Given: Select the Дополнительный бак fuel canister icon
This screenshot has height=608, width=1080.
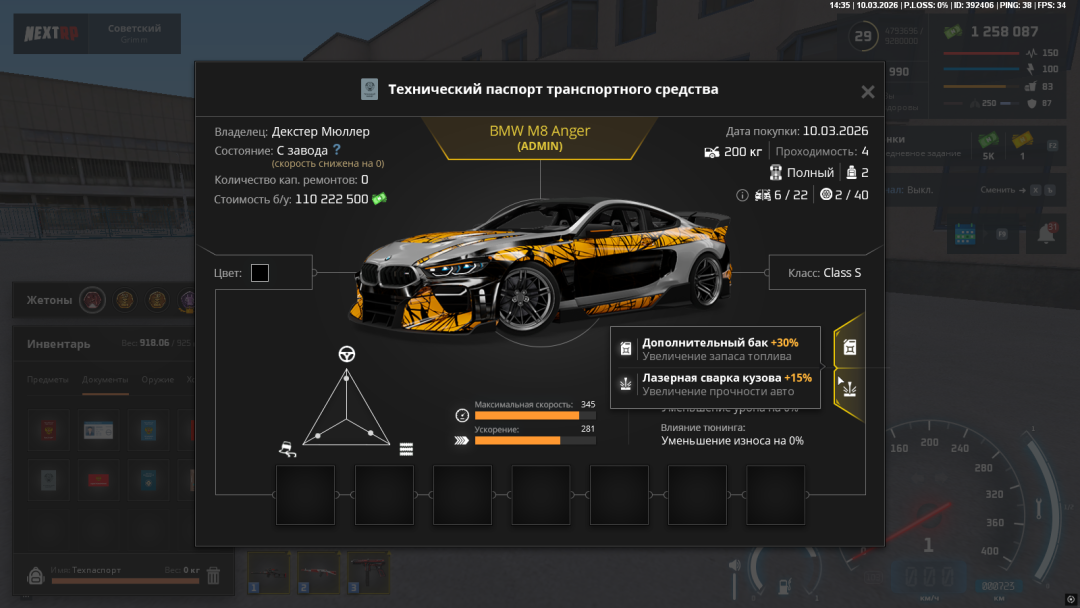Looking at the screenshot, I should click(x=849, y=348).
